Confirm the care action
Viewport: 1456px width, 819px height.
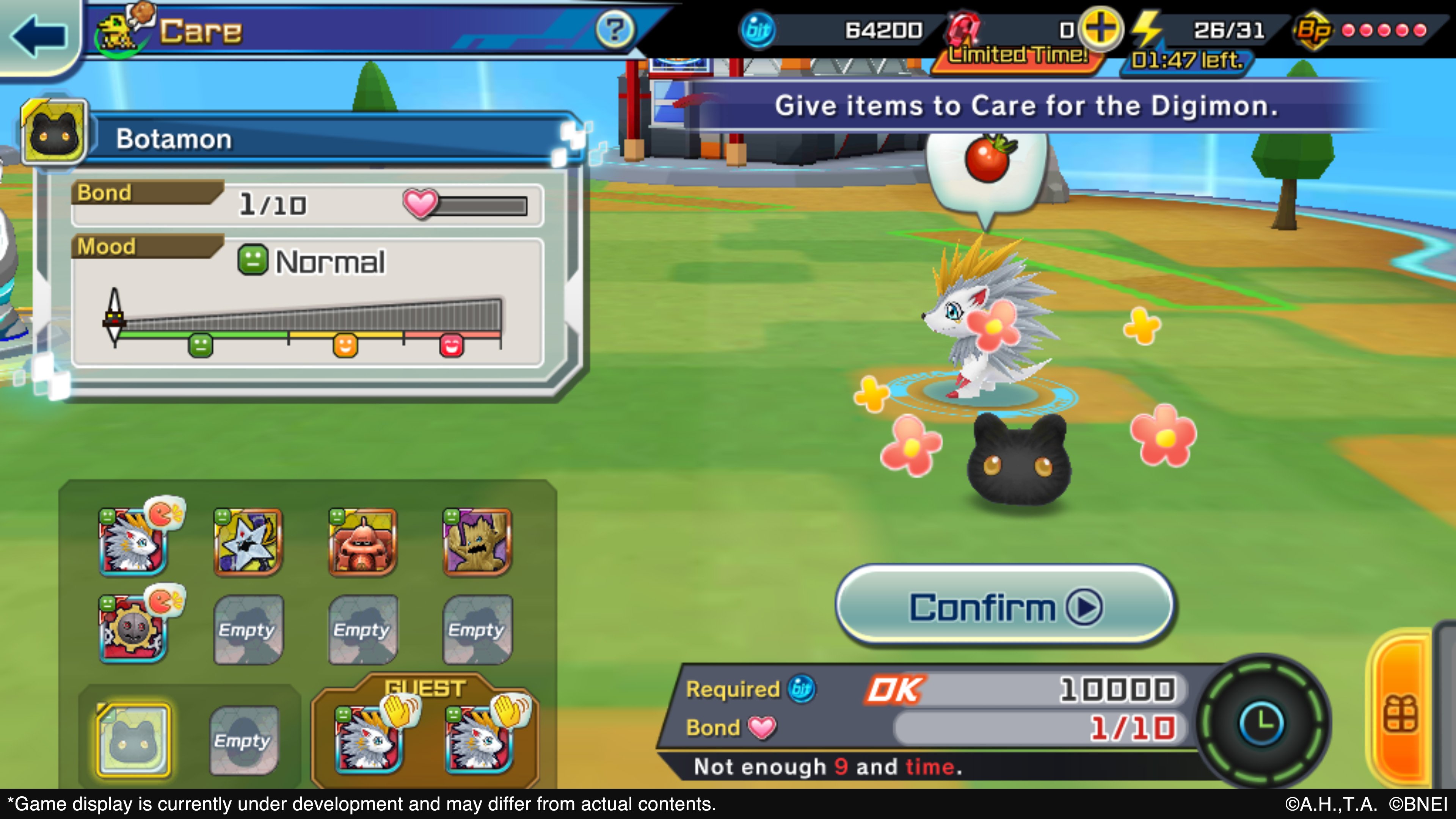[1004, 607]
